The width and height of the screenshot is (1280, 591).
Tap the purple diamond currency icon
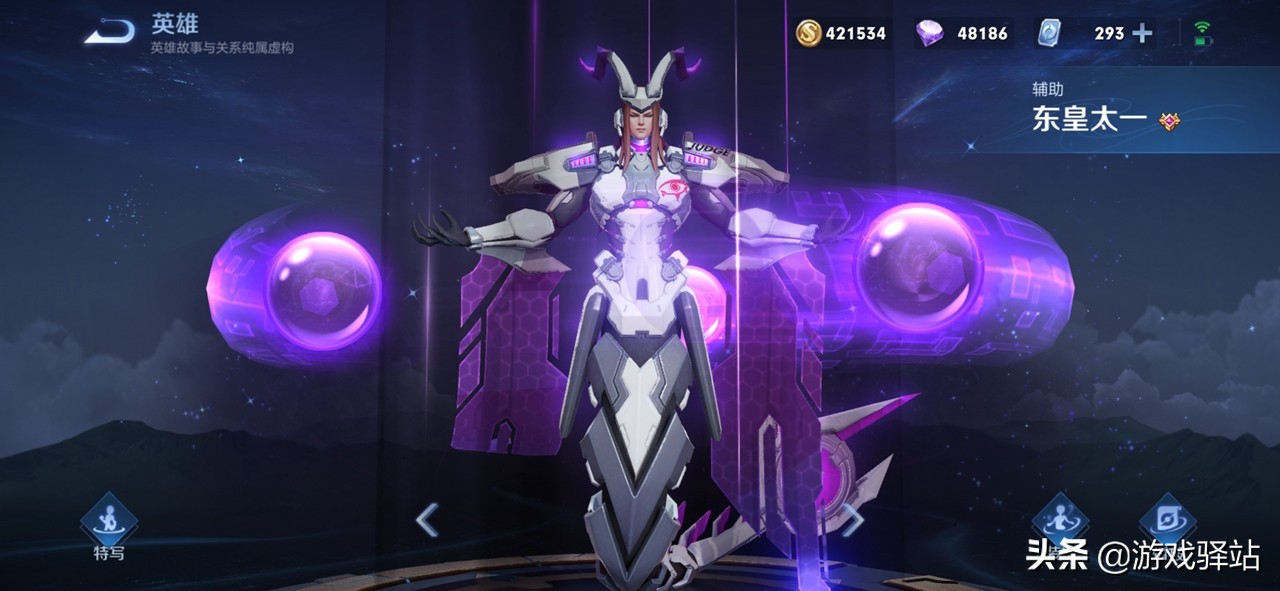tap(929, 34)
